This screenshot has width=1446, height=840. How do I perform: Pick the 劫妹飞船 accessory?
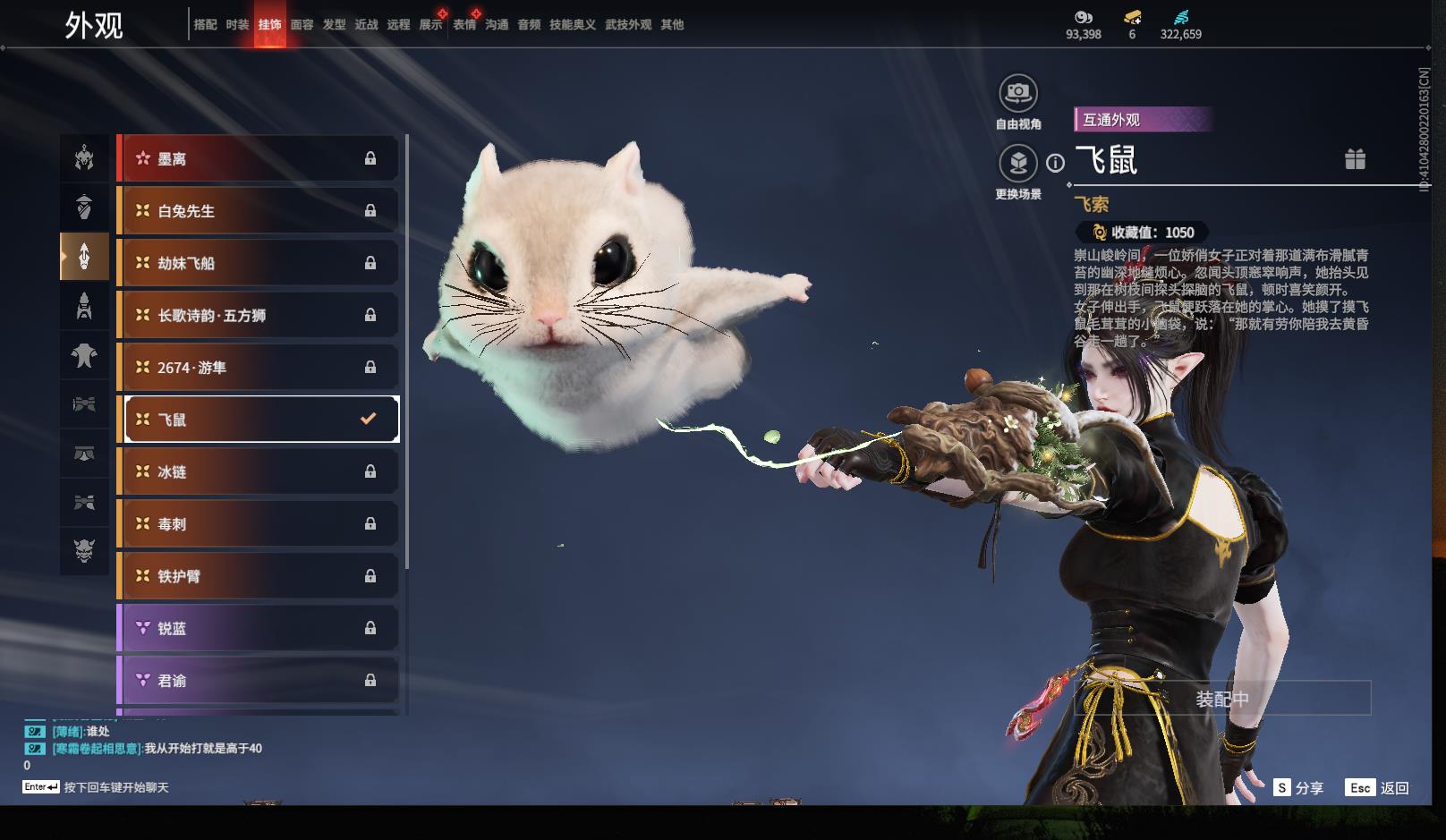pyautogui.click(x=258, y=263)
